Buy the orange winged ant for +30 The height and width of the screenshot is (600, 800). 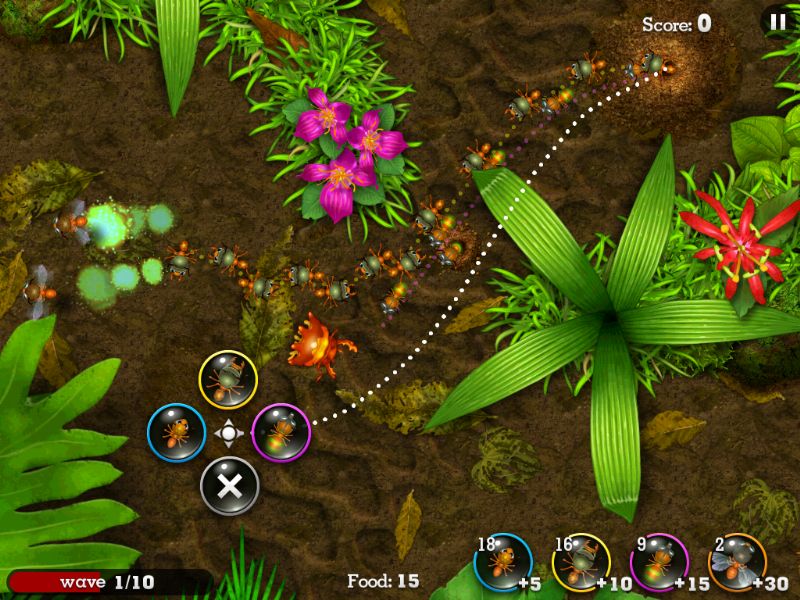[x=737, y=562]
